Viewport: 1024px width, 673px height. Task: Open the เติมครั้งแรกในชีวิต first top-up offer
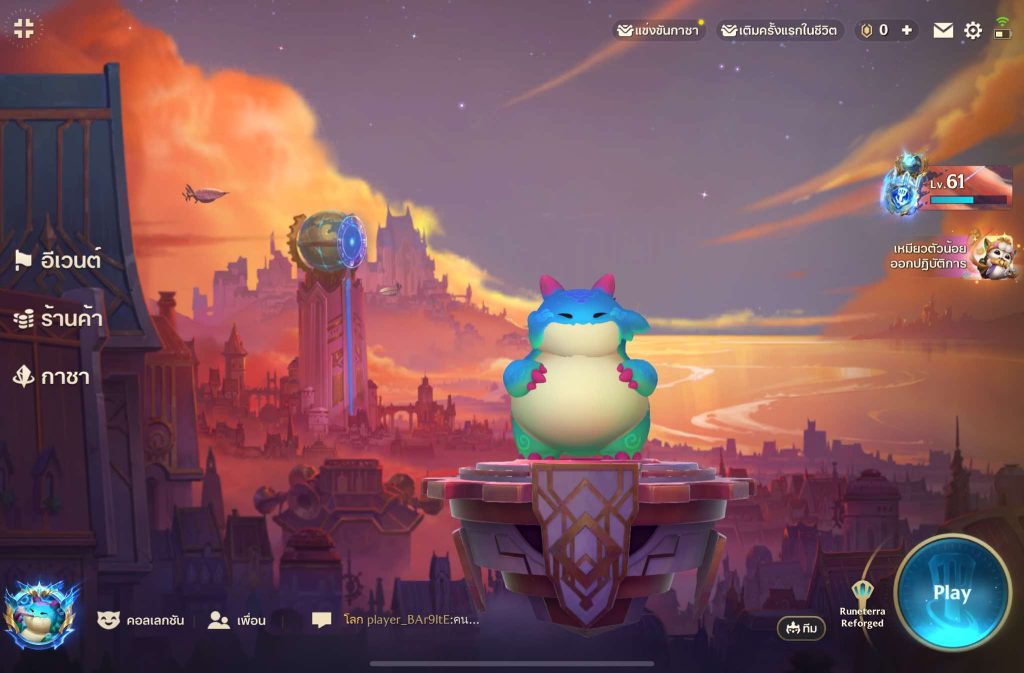(x=780, y=30)
